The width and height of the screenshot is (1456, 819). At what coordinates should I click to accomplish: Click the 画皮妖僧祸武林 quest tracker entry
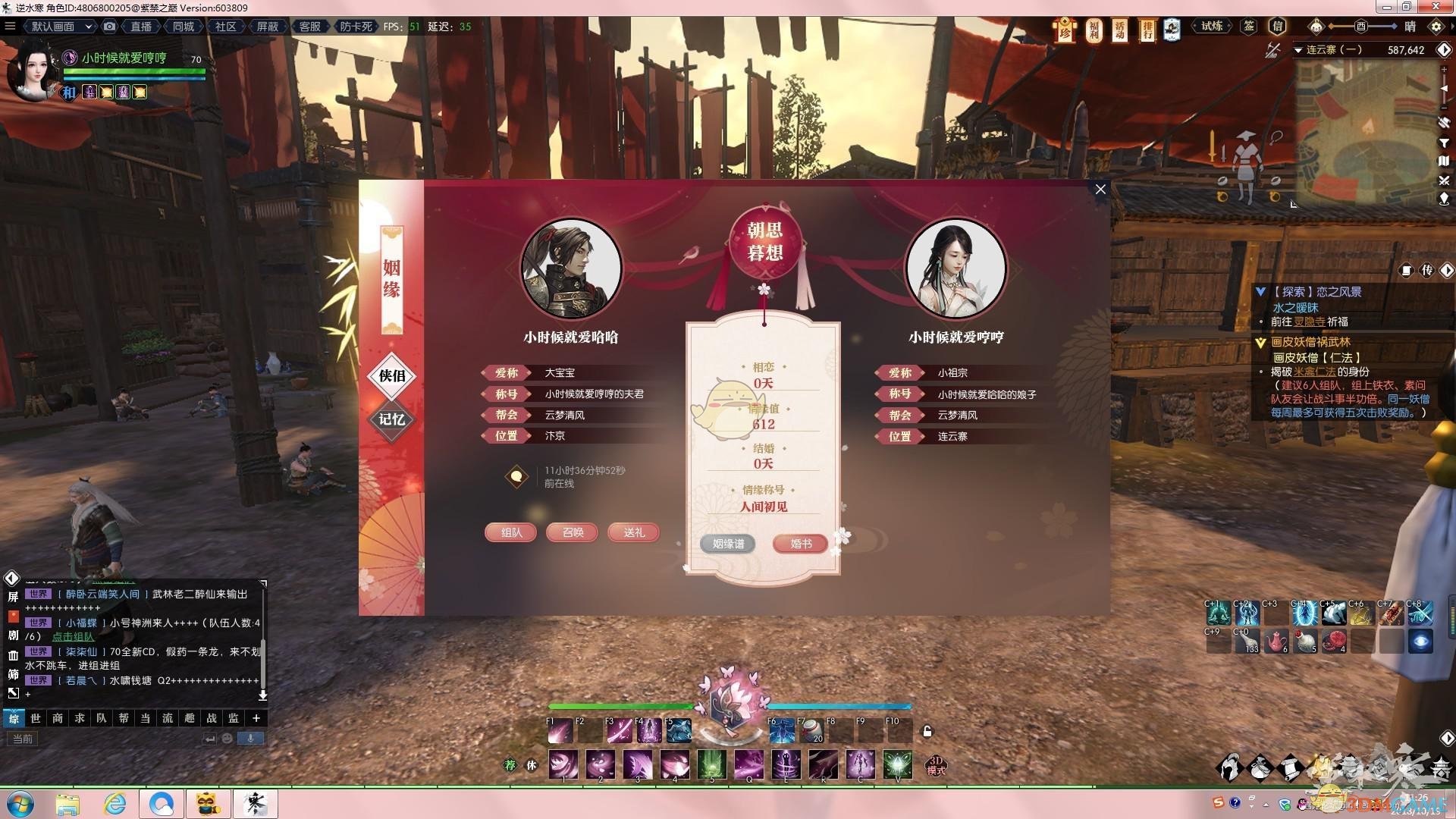pyautogui.click(x=1310, y=342)
